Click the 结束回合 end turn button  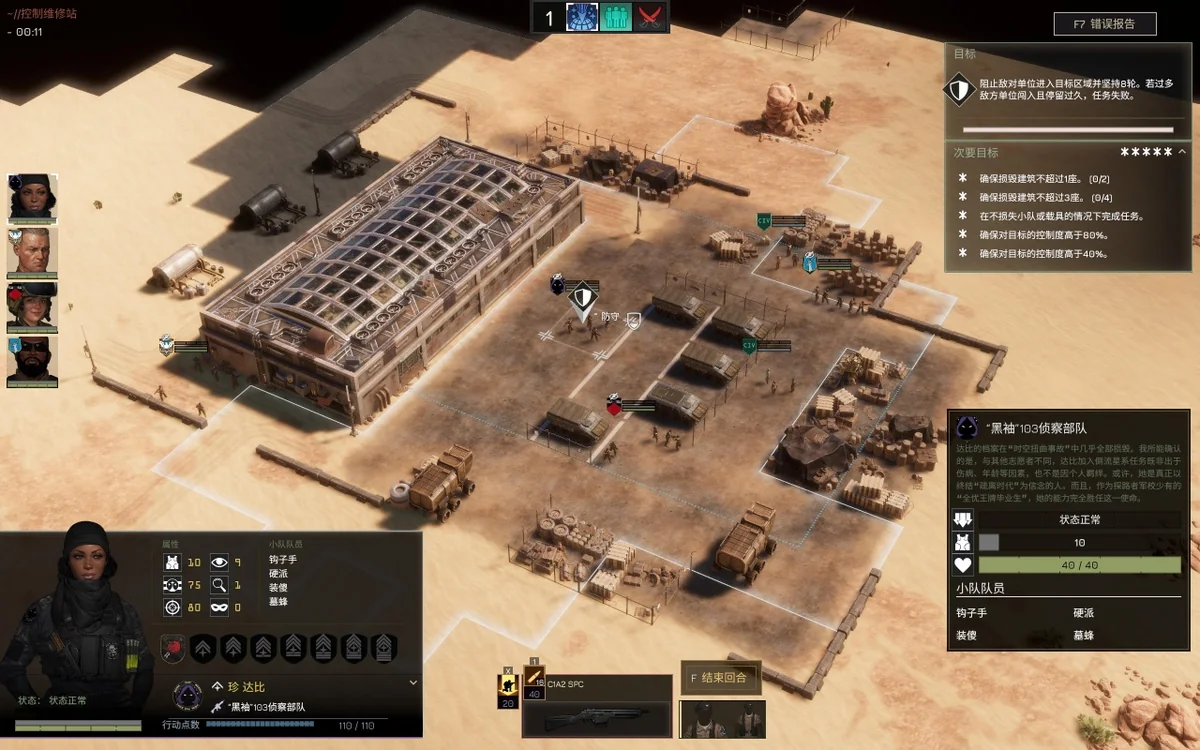721,677
